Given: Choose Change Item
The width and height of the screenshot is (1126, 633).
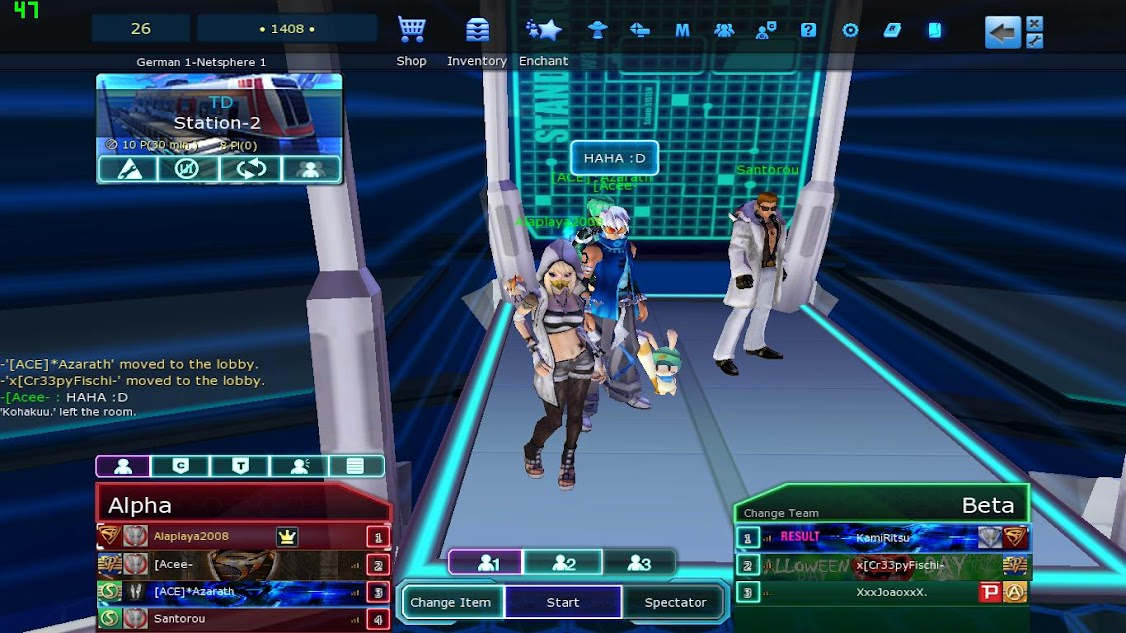Looking at the screenshot, I should point(451,602).
